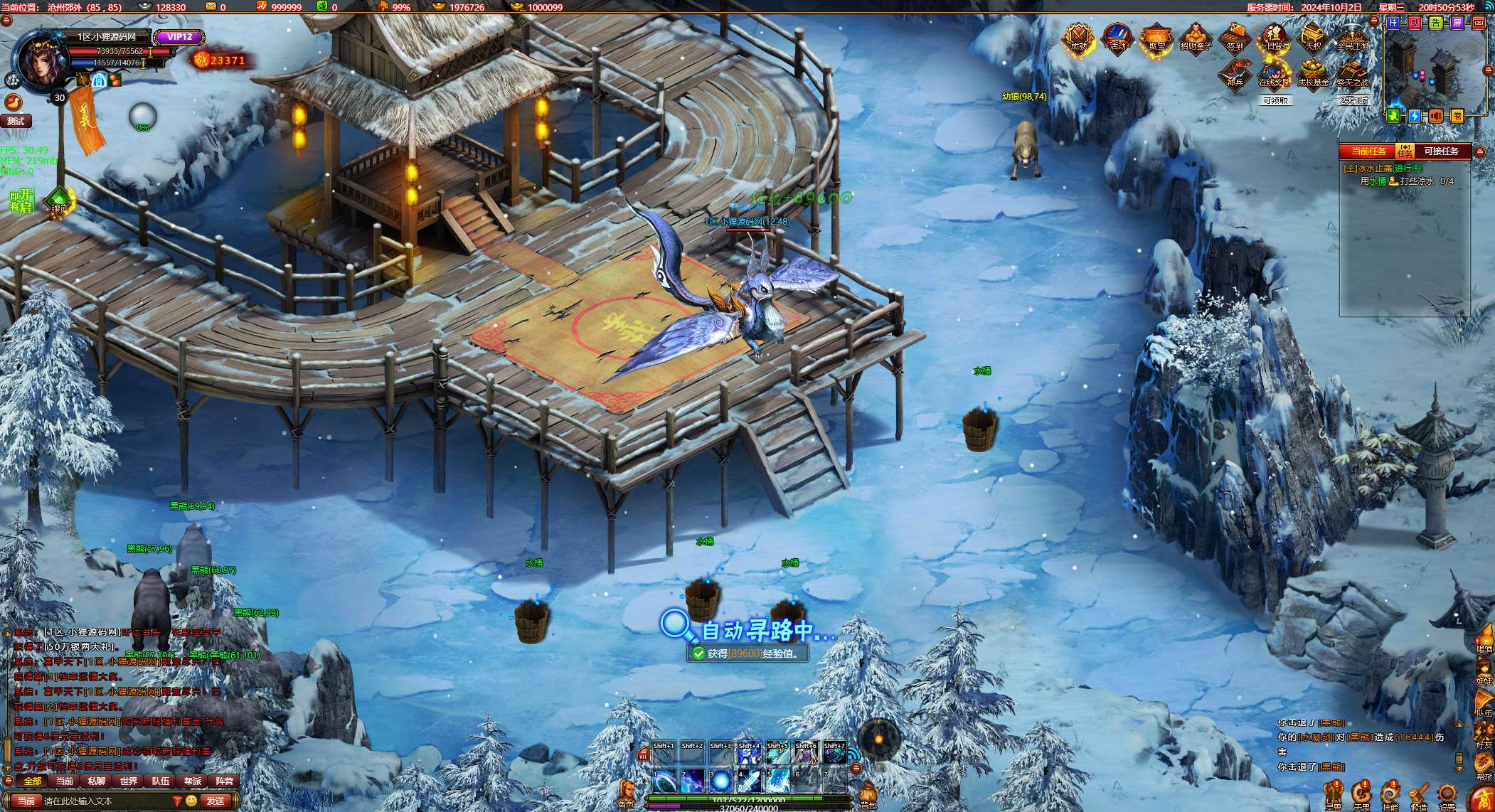Activate the lightning skill in slot 2
The image size is (1495, 812).
coord(693,781)
